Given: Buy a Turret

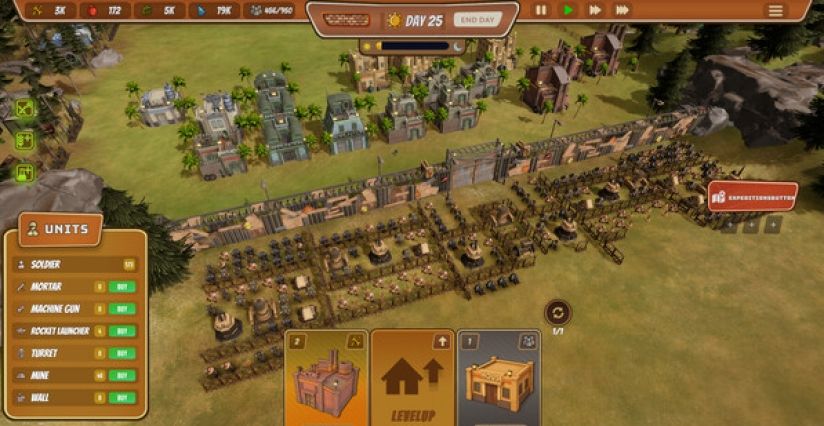Looking at the screenshot, I should point(121,353).
